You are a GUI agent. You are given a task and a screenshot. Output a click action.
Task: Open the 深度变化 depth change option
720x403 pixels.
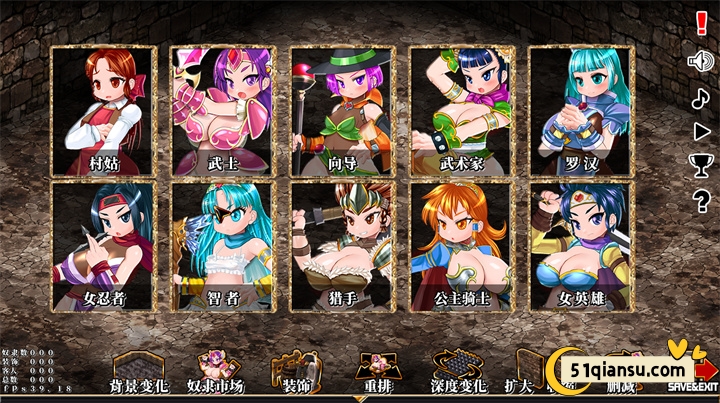pos(456,373)
